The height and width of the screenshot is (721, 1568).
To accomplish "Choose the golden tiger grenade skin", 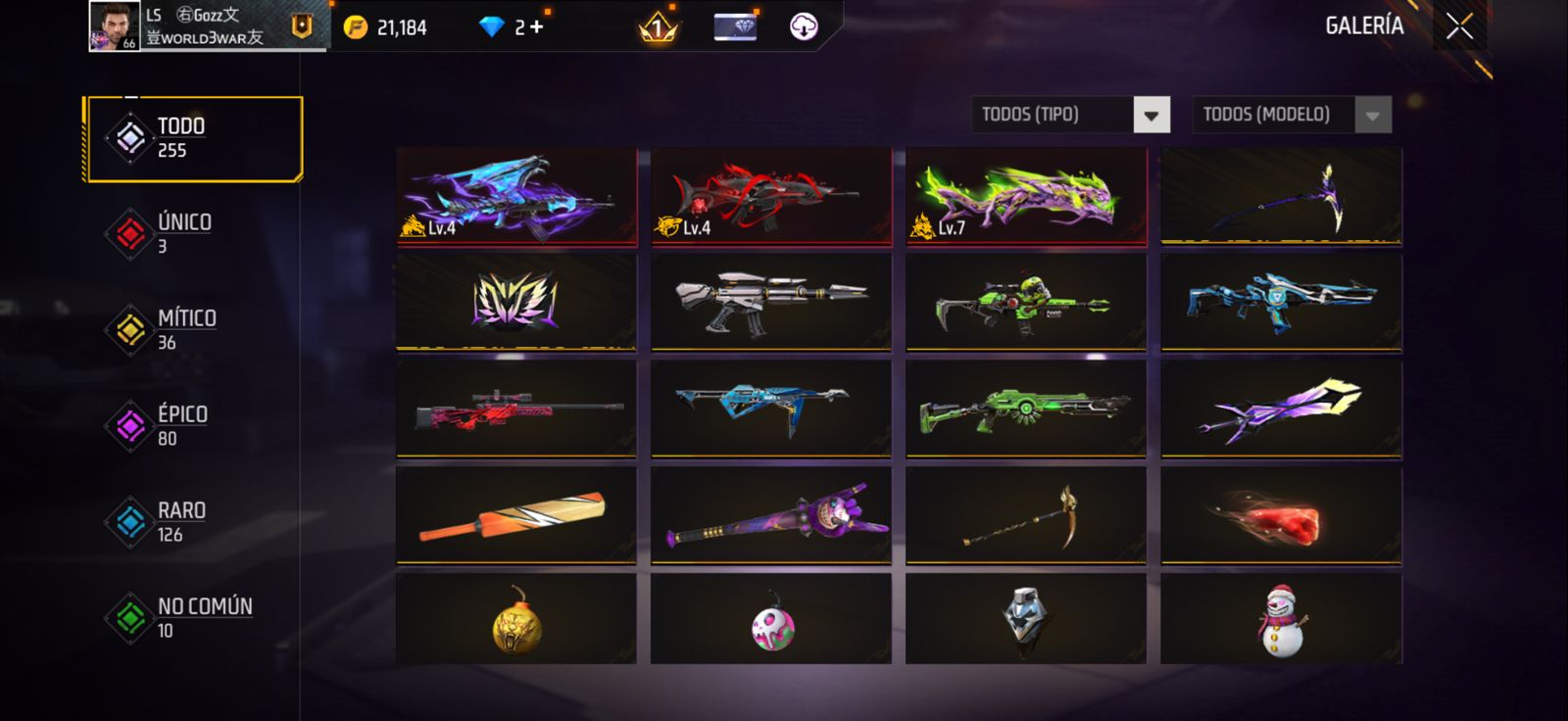I will click(x=516, y=619).
